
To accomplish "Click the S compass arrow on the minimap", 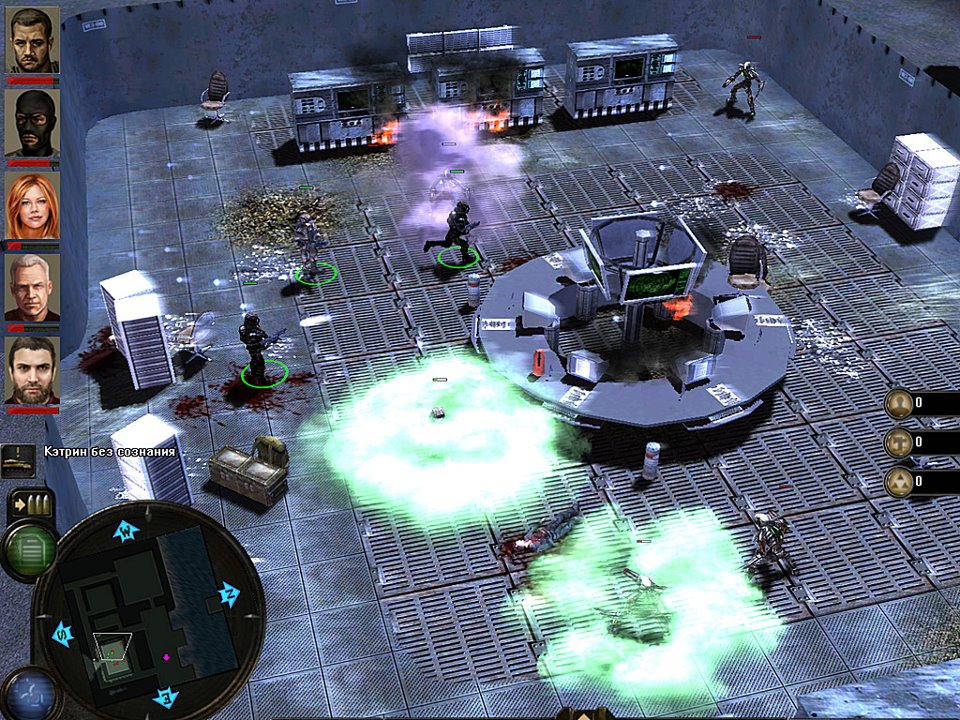I will [60, 633].
